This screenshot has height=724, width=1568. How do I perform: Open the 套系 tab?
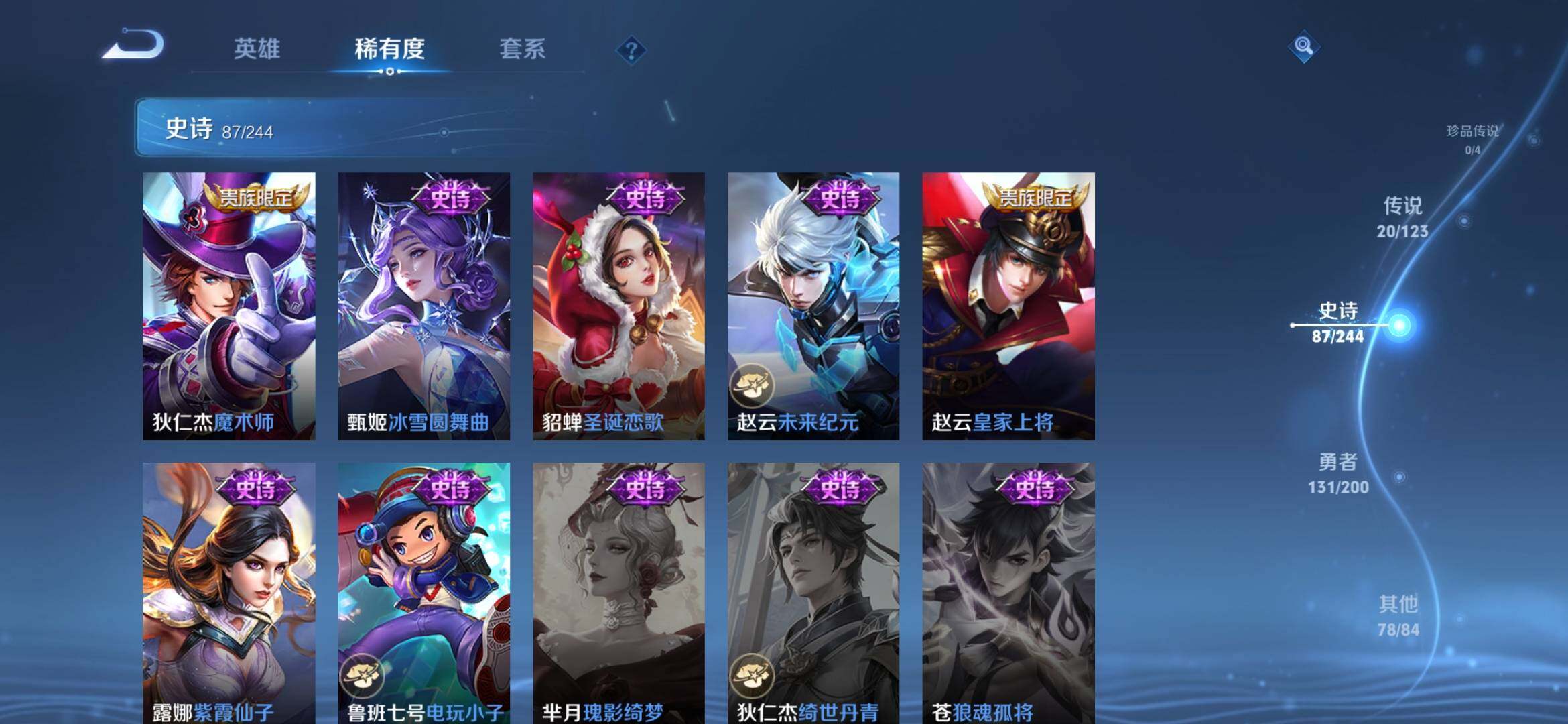522,49
